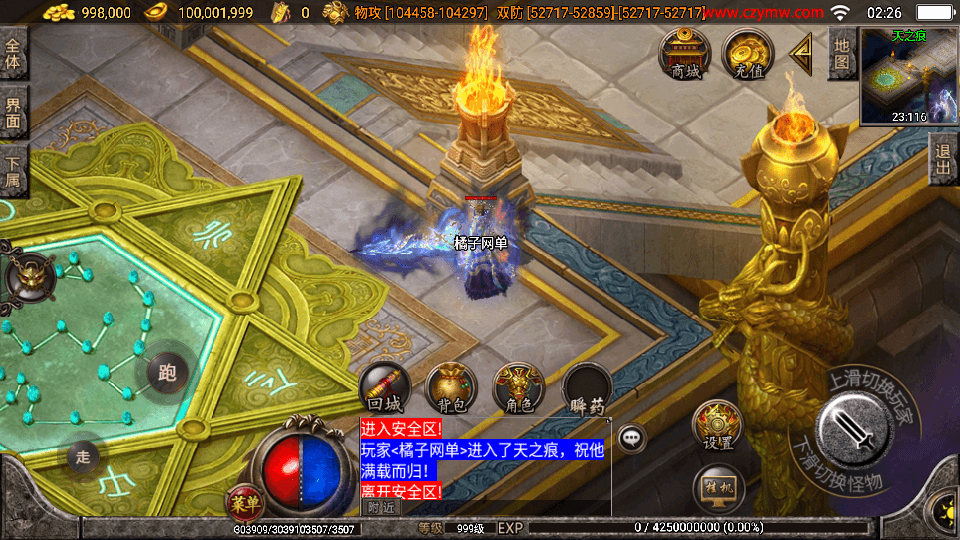Switch to 走 walk mode
The image size is (960, 540).
(x=84, y=457)
